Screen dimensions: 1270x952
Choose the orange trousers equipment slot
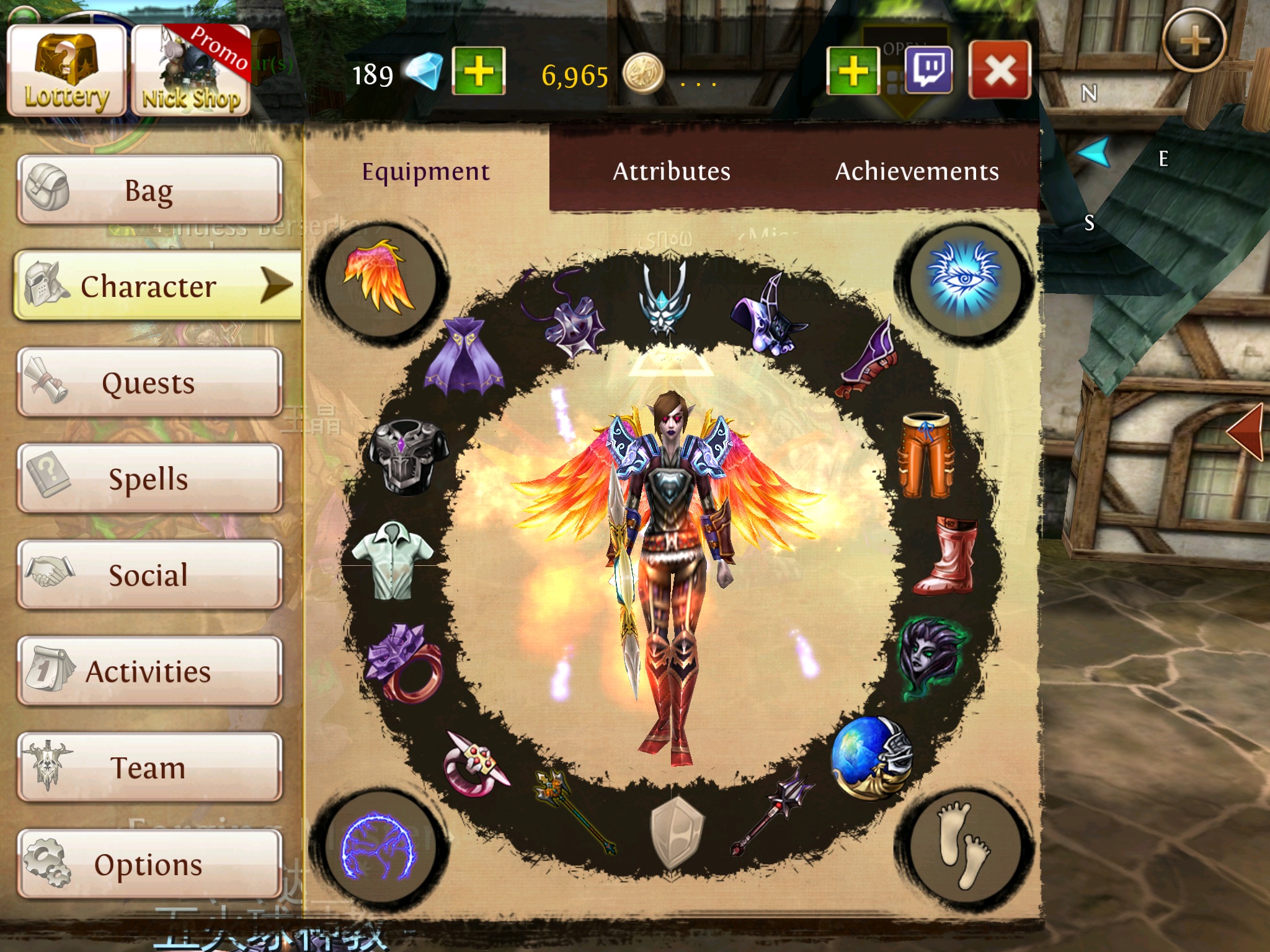[x=926, y=456]
